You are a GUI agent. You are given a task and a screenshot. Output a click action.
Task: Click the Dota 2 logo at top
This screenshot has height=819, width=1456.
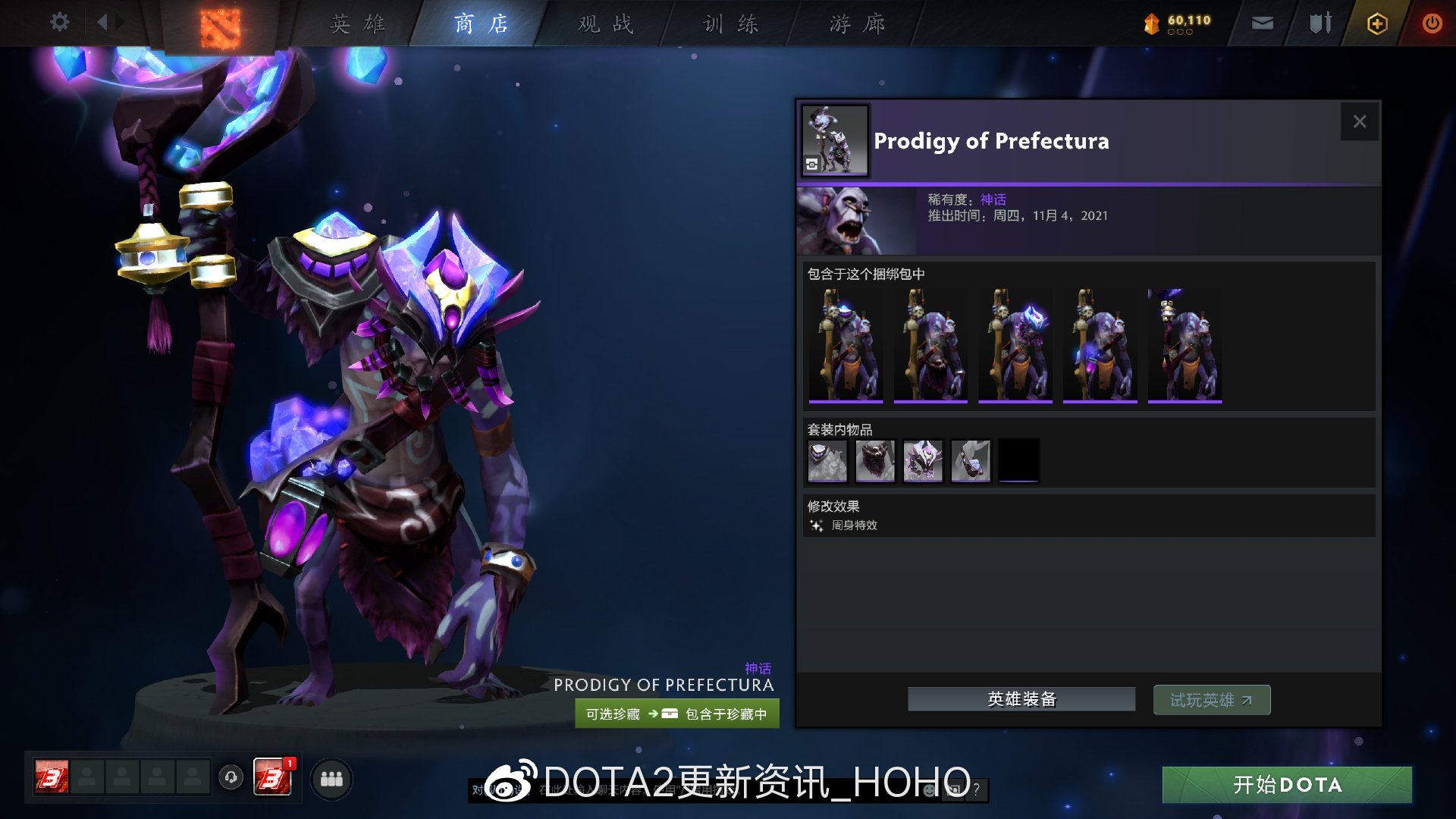point(221,24)
